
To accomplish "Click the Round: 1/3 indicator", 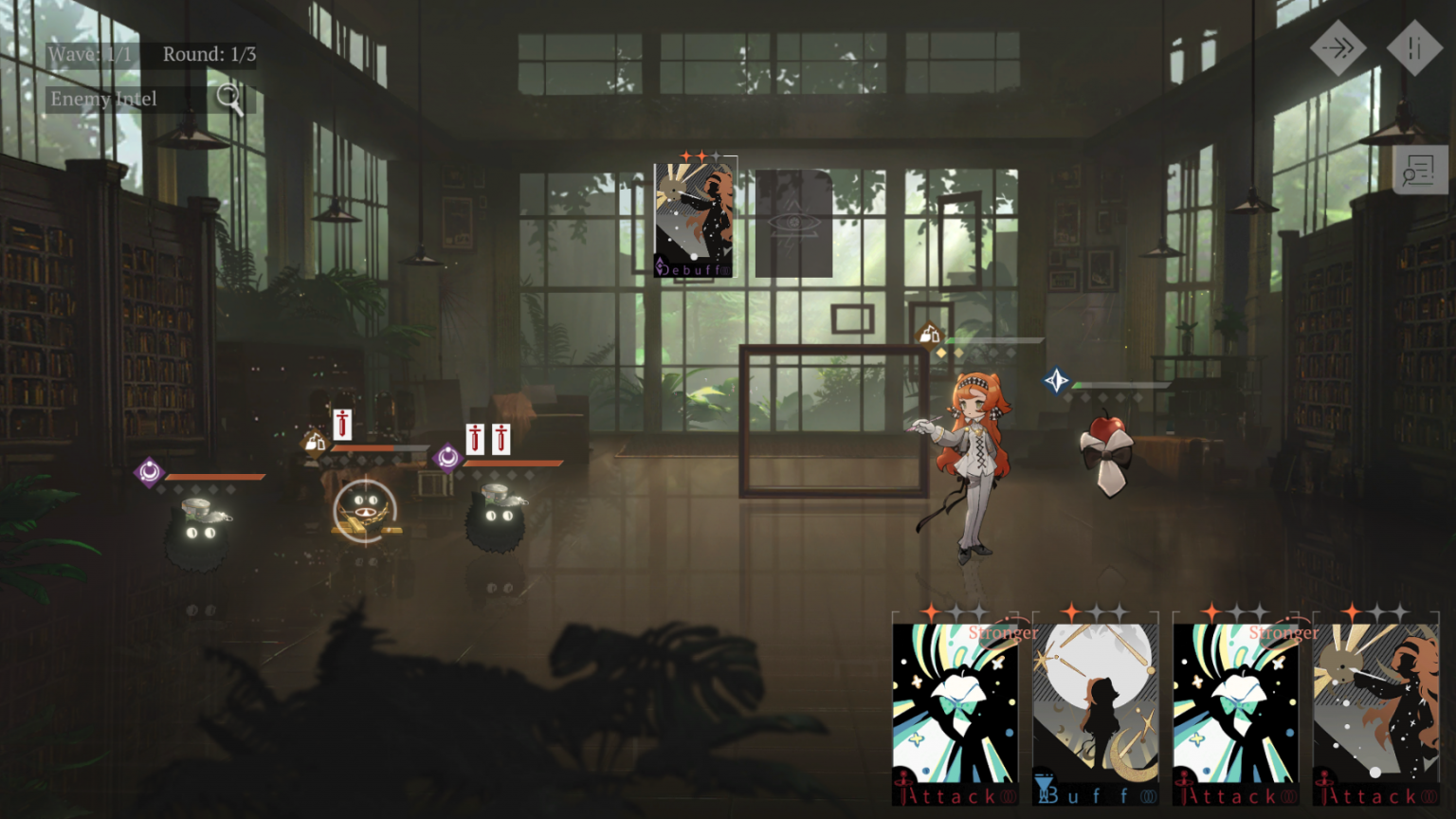I will [x=210, y=54].
